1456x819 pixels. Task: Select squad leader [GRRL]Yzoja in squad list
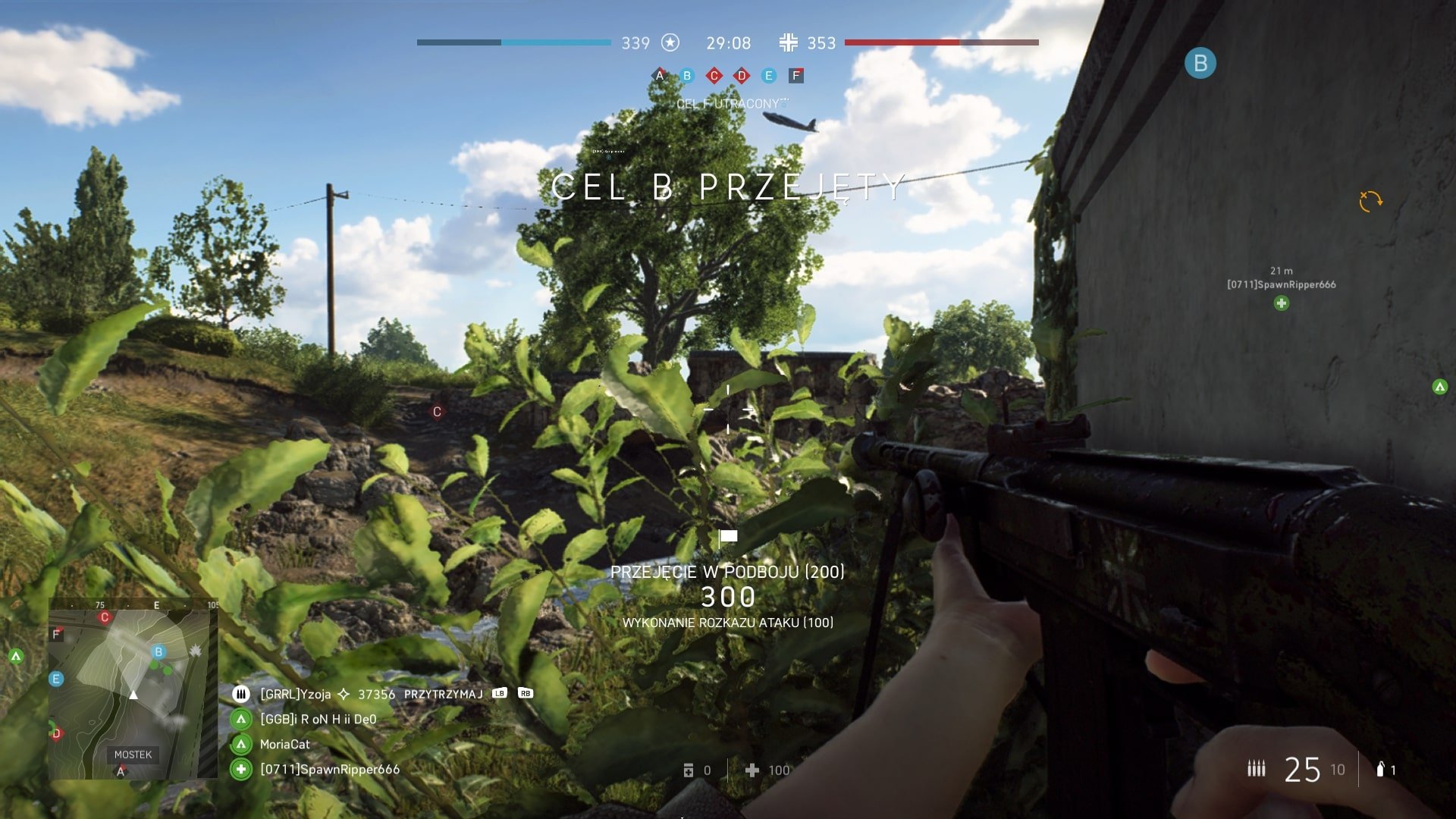296,694
